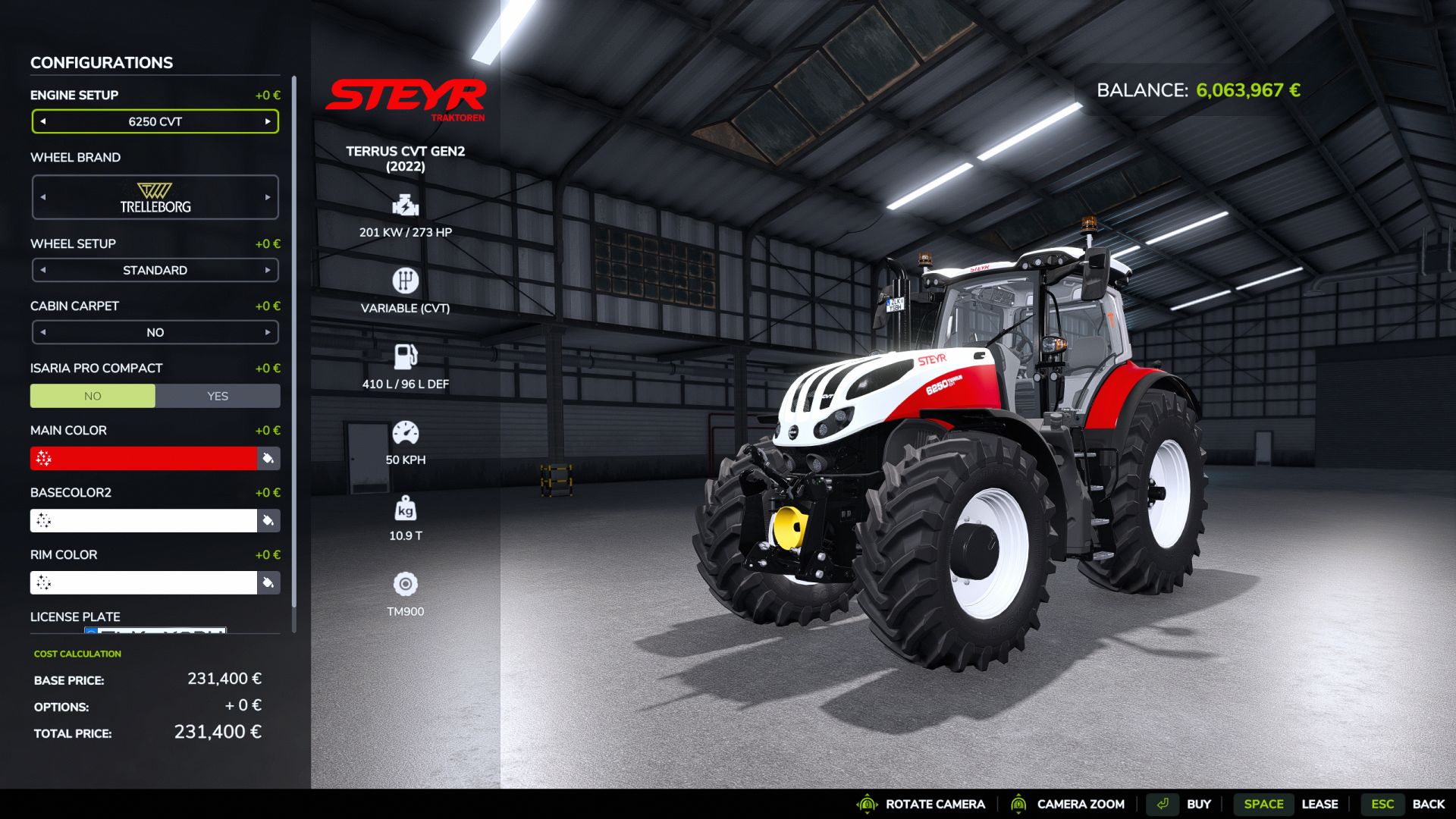Switch Wheel Brand to previous option
This screenshot has height=819, width=1456.
[x=43, y=196]
